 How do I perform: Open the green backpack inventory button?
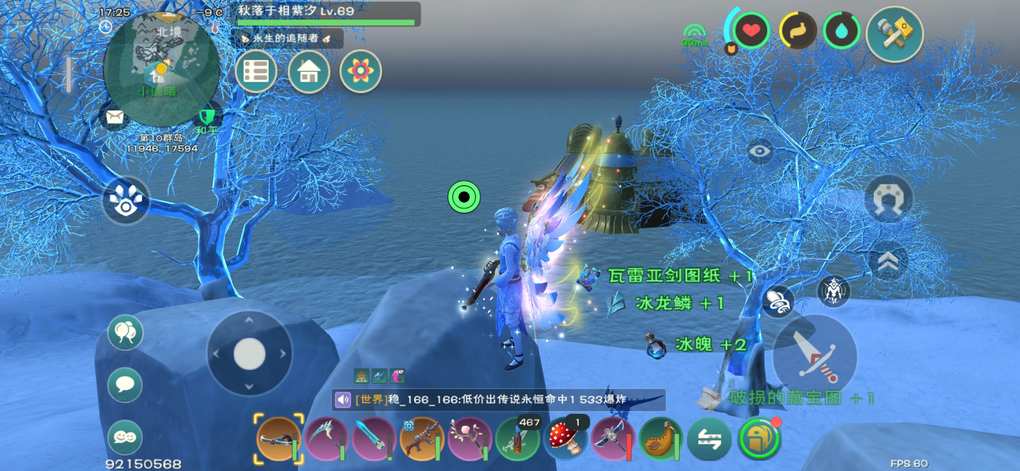click(x=760, y=438)
